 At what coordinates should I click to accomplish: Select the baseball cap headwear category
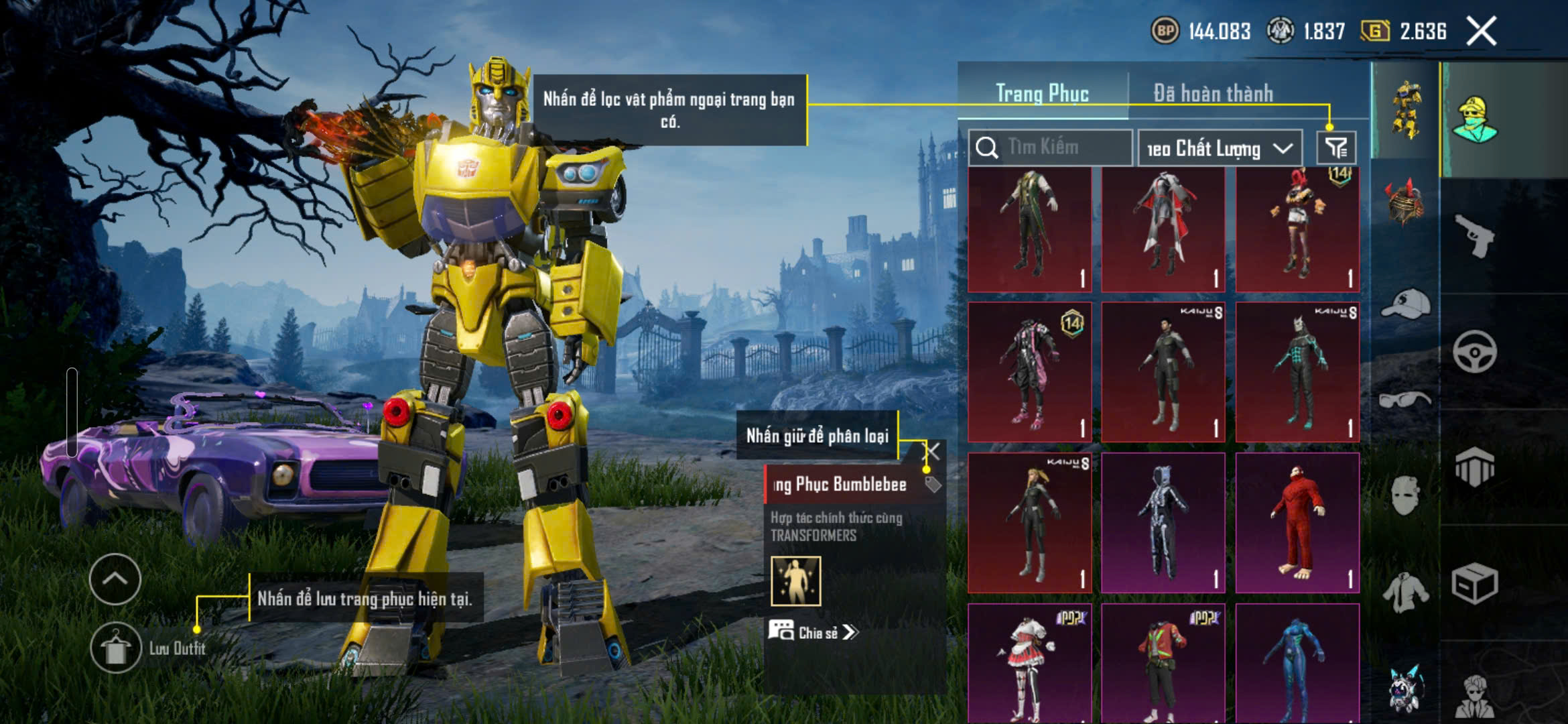[x=1405, y=304]
